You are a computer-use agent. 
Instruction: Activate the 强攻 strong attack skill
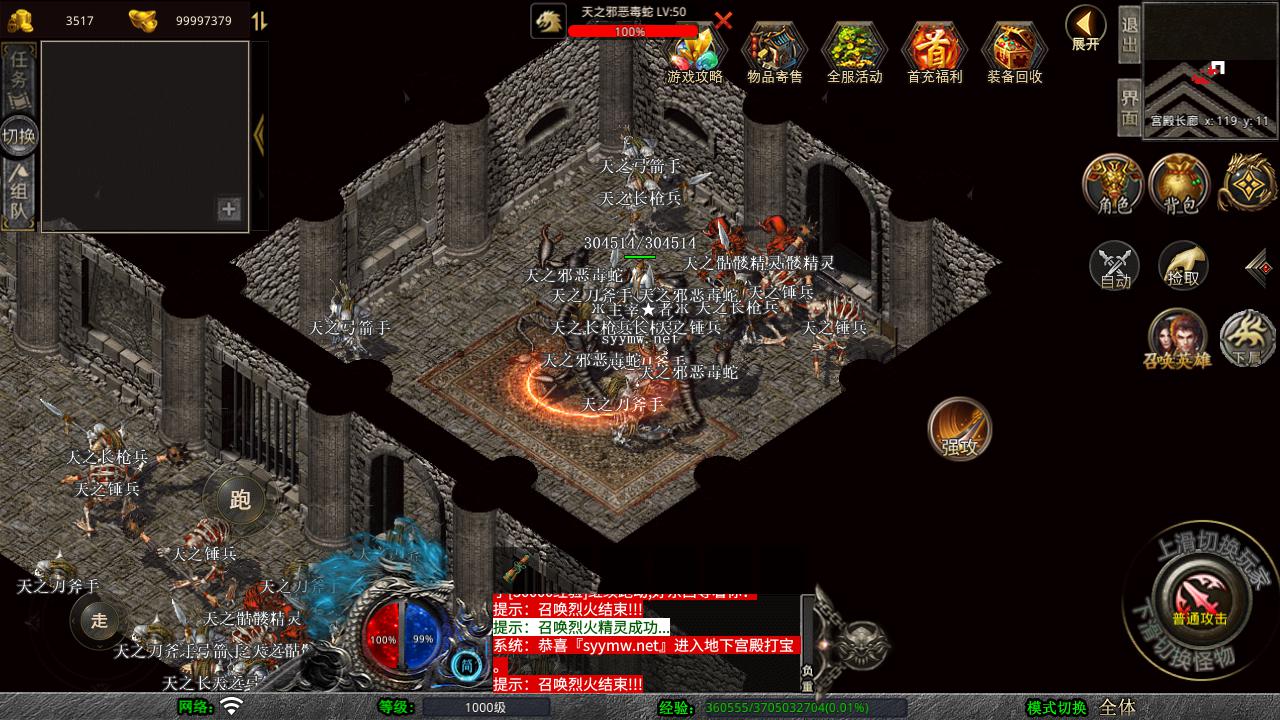(960, 430)
